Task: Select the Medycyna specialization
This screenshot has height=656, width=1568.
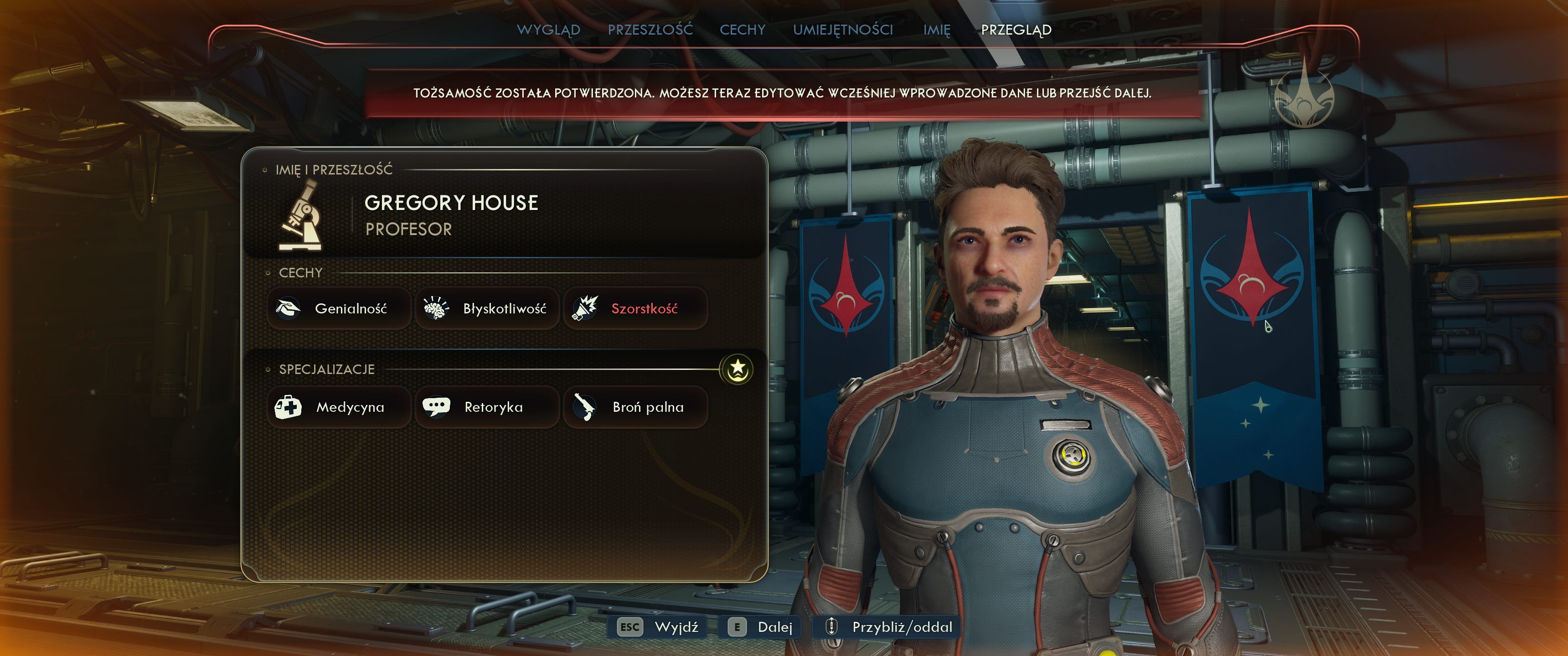Action: click(338, 406)
